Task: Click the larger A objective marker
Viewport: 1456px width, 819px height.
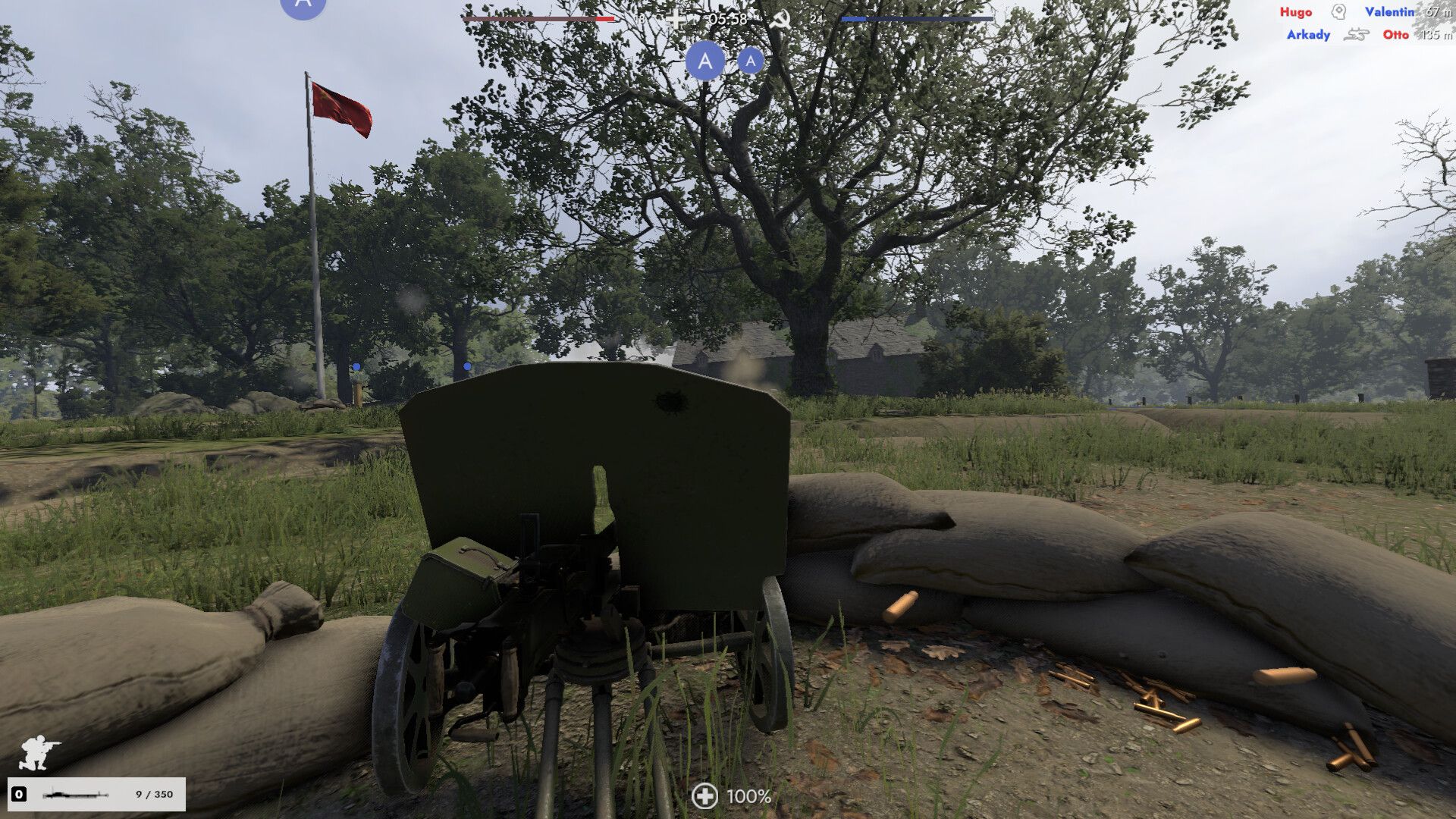Action: [x=705, y=61]
